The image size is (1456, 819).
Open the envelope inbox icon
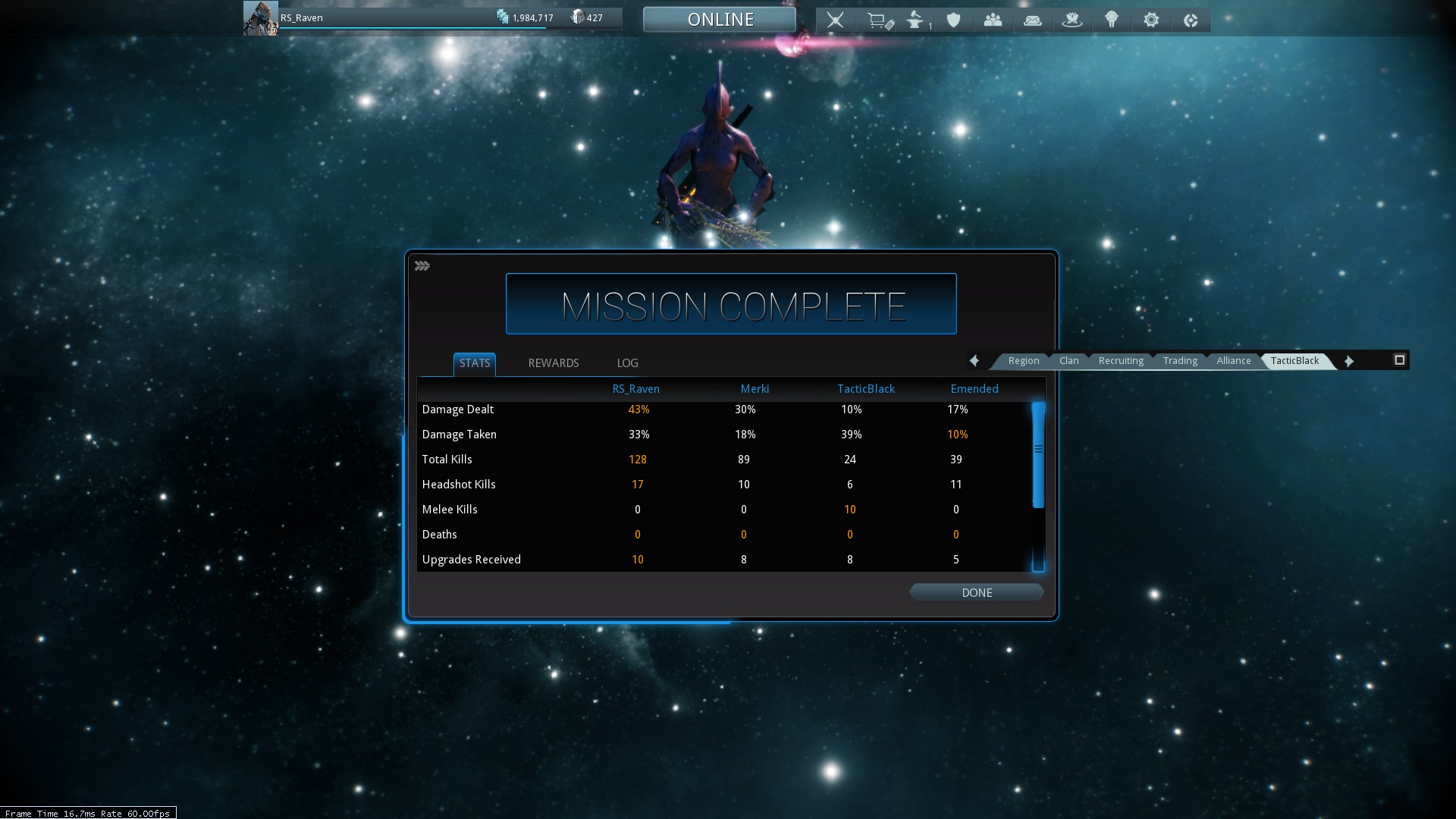click(x=1032, y=20)
